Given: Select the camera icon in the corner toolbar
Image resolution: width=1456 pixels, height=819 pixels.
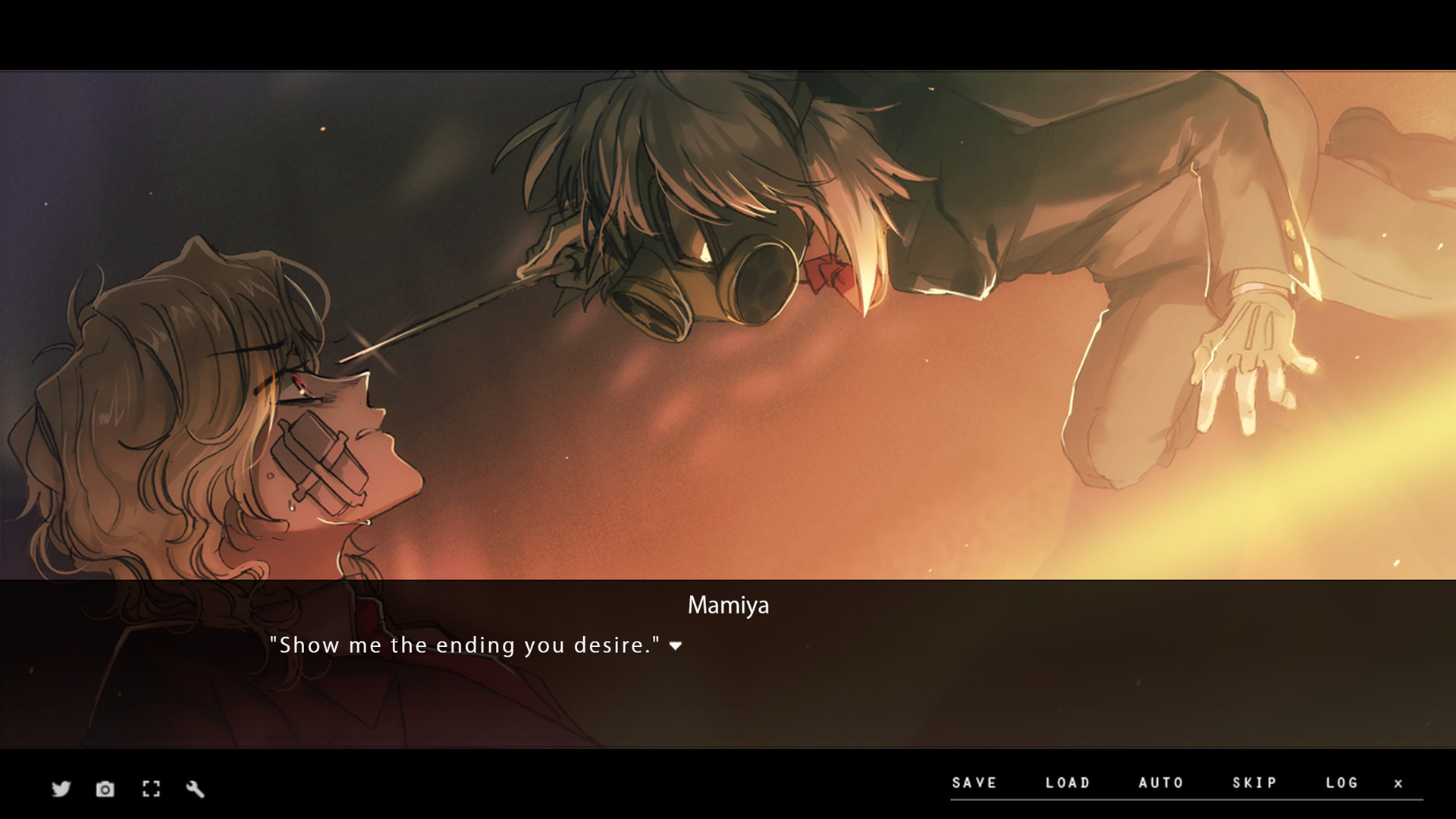Looking at the screenshot, I should tap(104, 789).
